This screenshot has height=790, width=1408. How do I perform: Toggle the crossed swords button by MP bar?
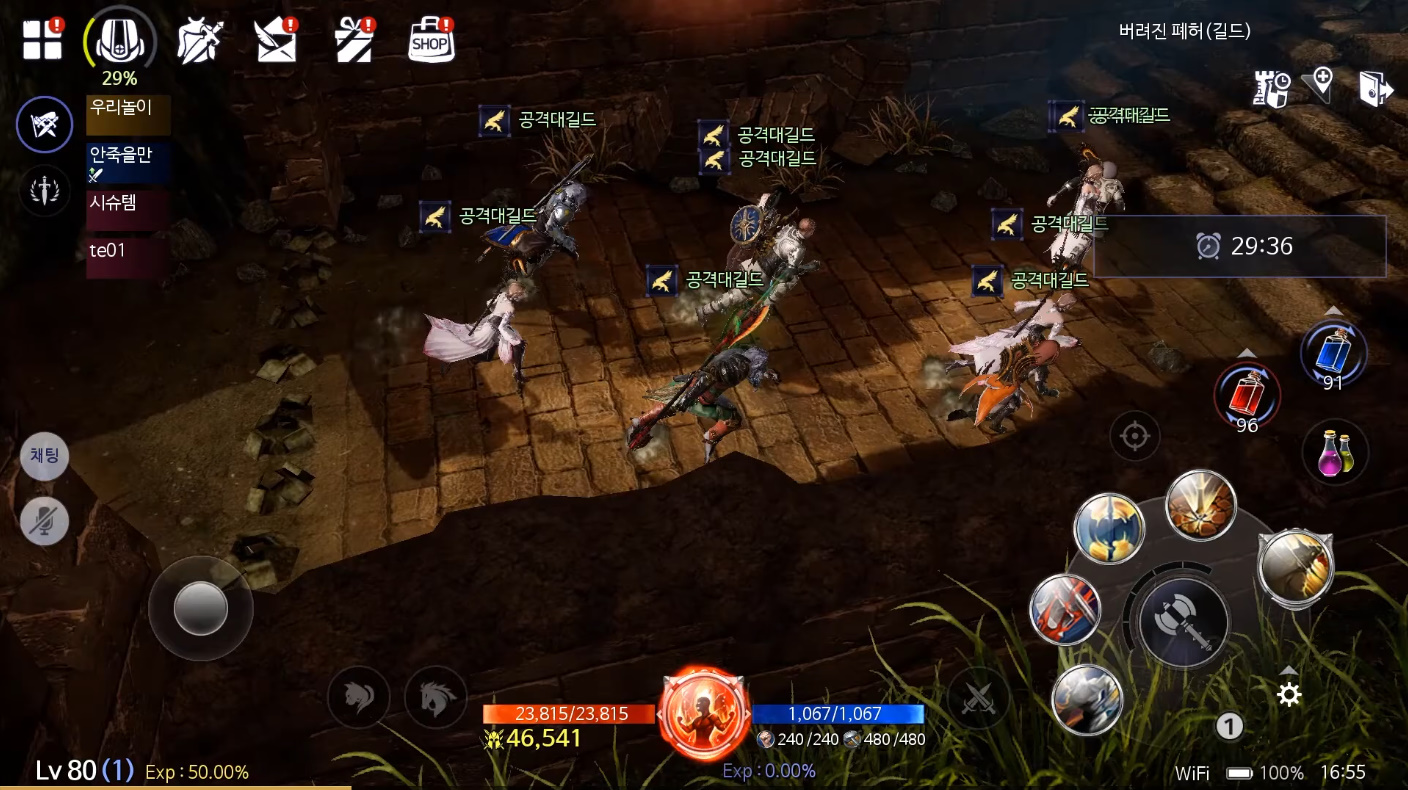[977, 698]
